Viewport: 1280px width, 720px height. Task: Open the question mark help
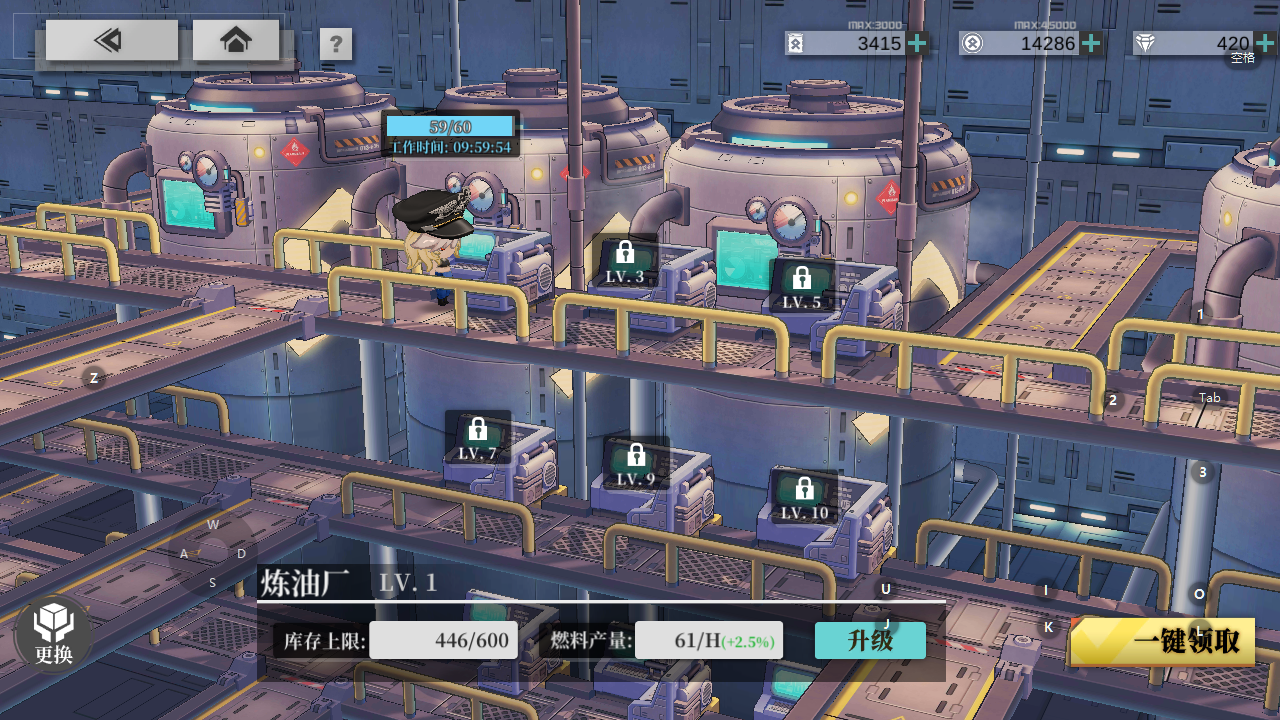pos(336,44)
